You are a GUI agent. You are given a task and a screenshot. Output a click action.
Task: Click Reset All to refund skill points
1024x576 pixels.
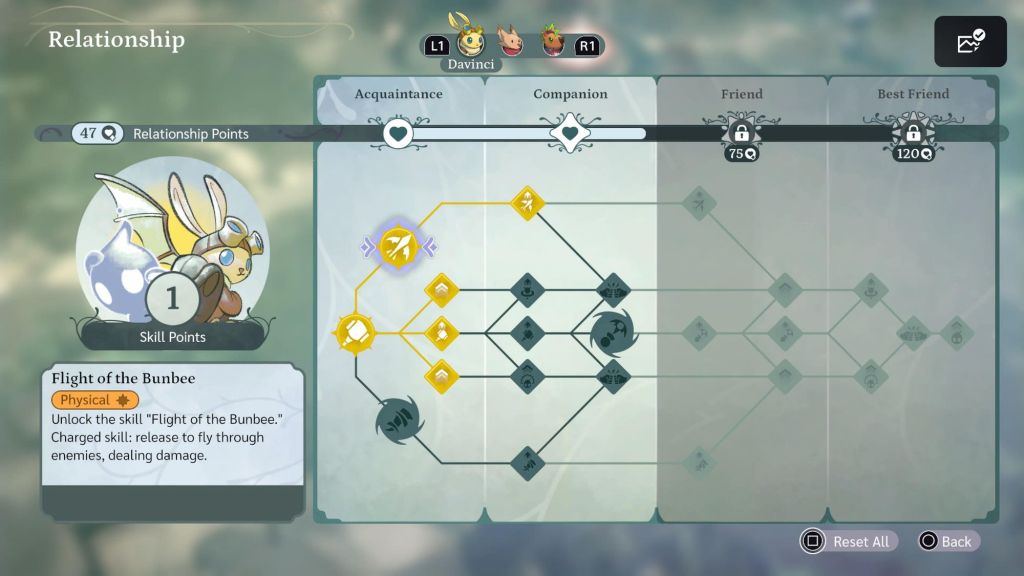[848, 541]
